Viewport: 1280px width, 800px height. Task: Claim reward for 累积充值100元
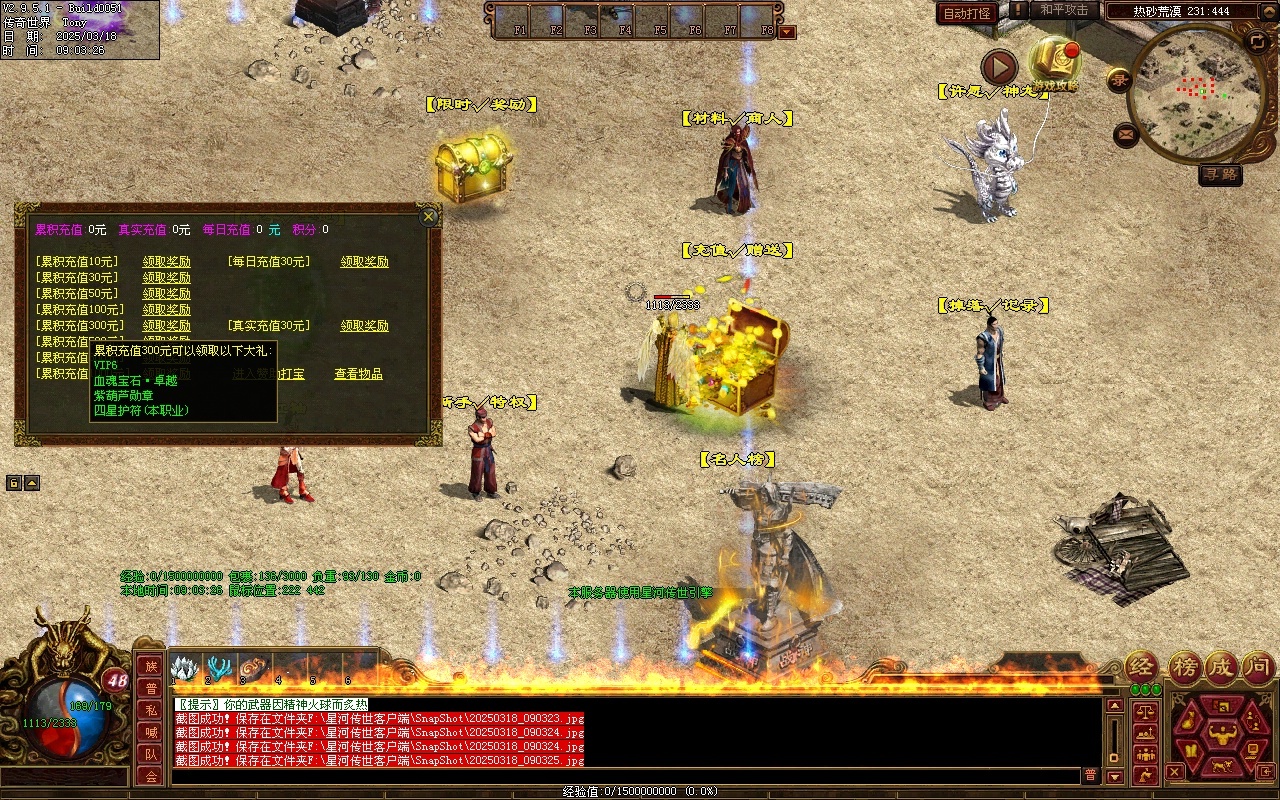[166, 310]
